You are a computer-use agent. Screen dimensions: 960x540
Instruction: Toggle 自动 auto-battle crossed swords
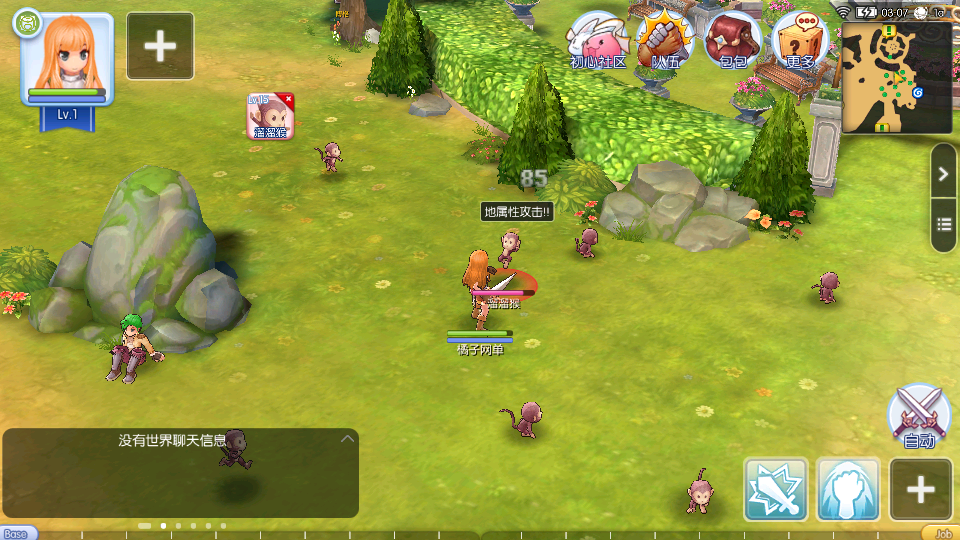pos(919,415)
